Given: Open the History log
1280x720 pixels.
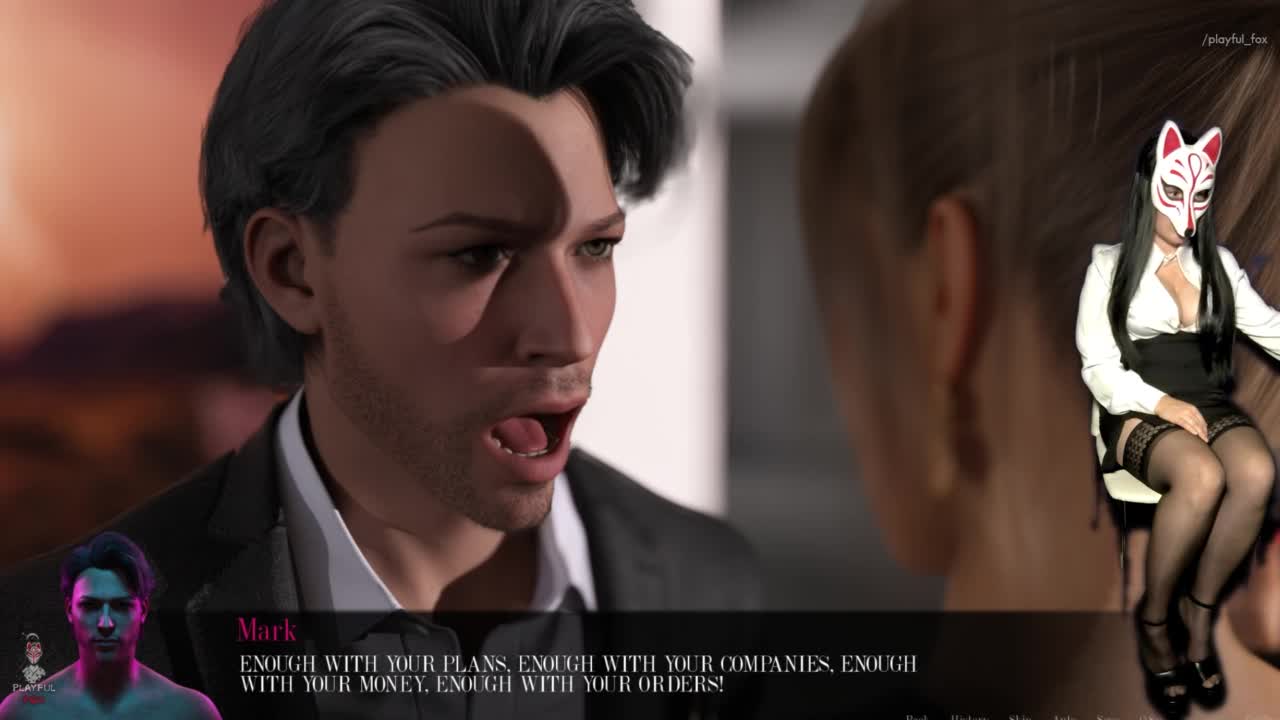Looking at the screenshot, I should [x=969, y=716].
